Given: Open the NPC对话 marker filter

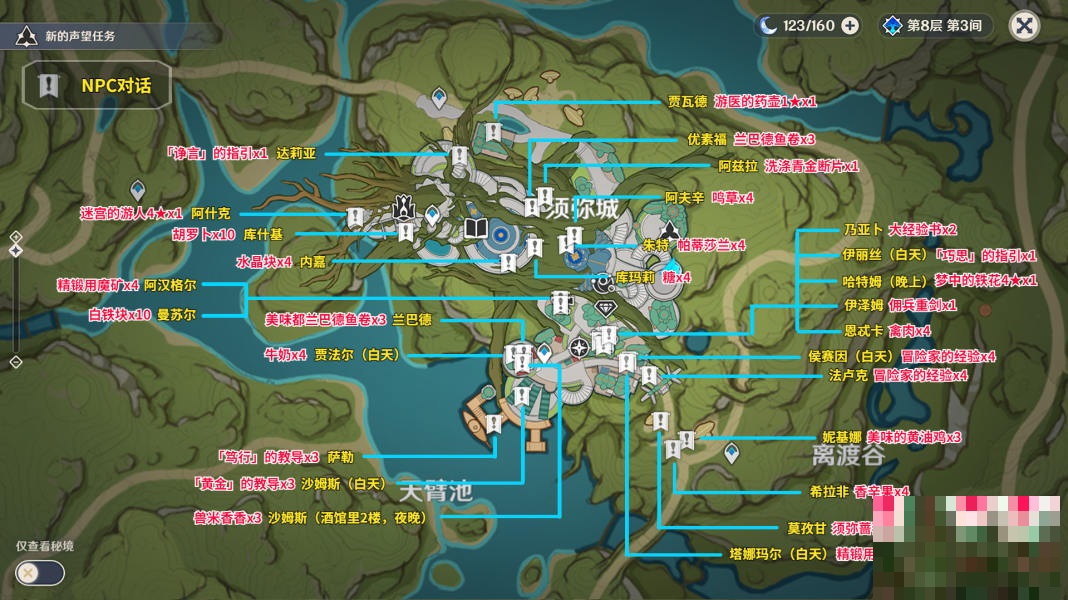Looking at the screenshot, I should [97, 86].
